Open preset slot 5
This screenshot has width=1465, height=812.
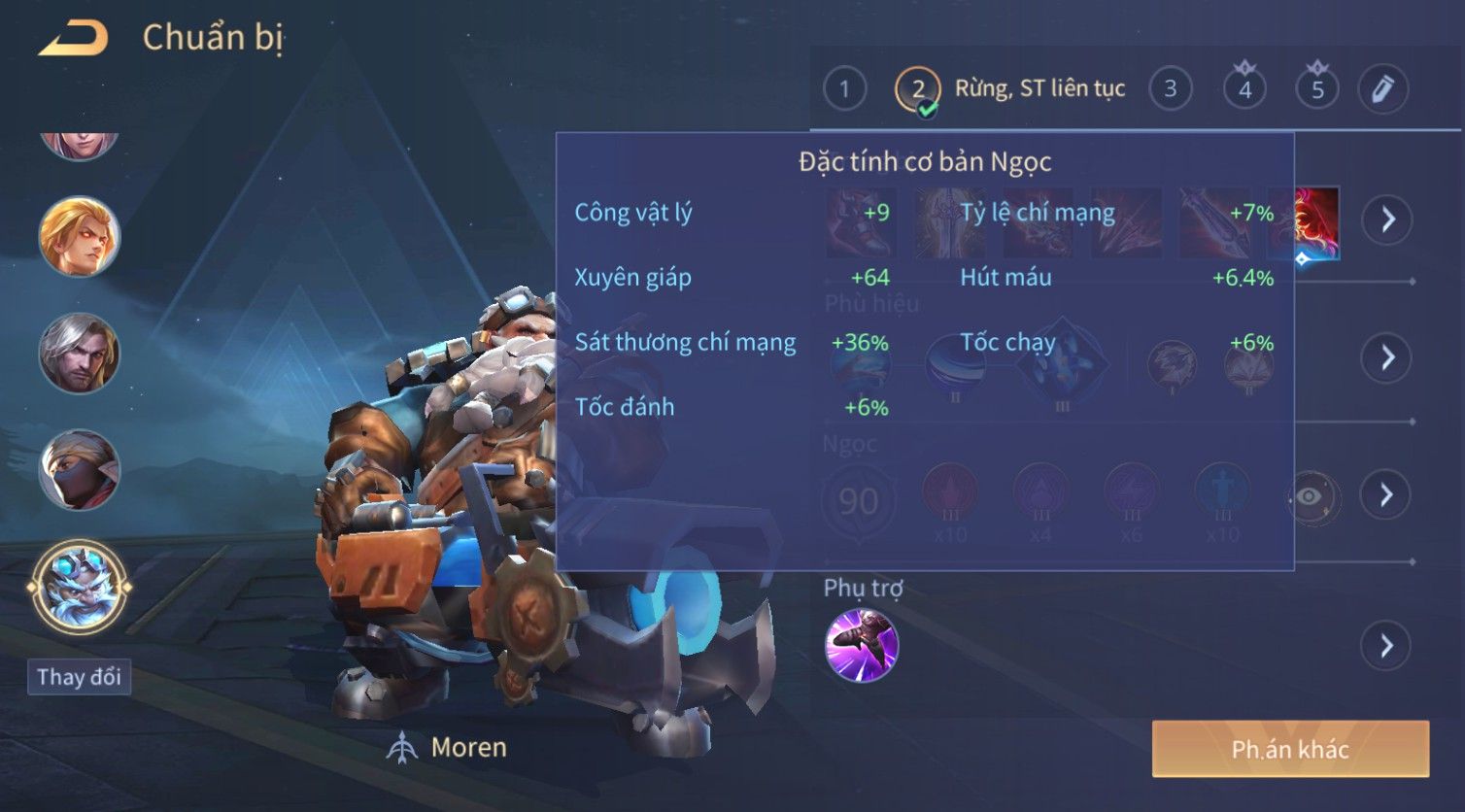1317,89
